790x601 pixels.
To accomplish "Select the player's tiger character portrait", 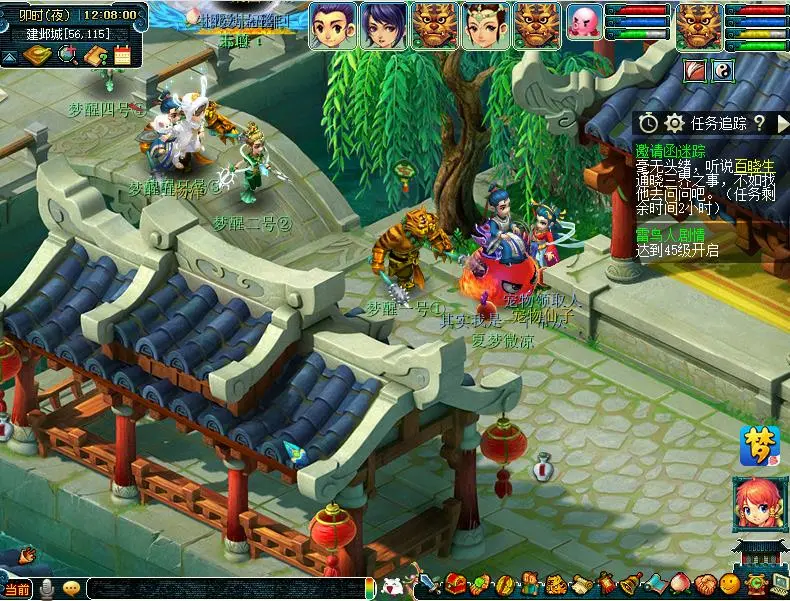I will coord(698,25).
